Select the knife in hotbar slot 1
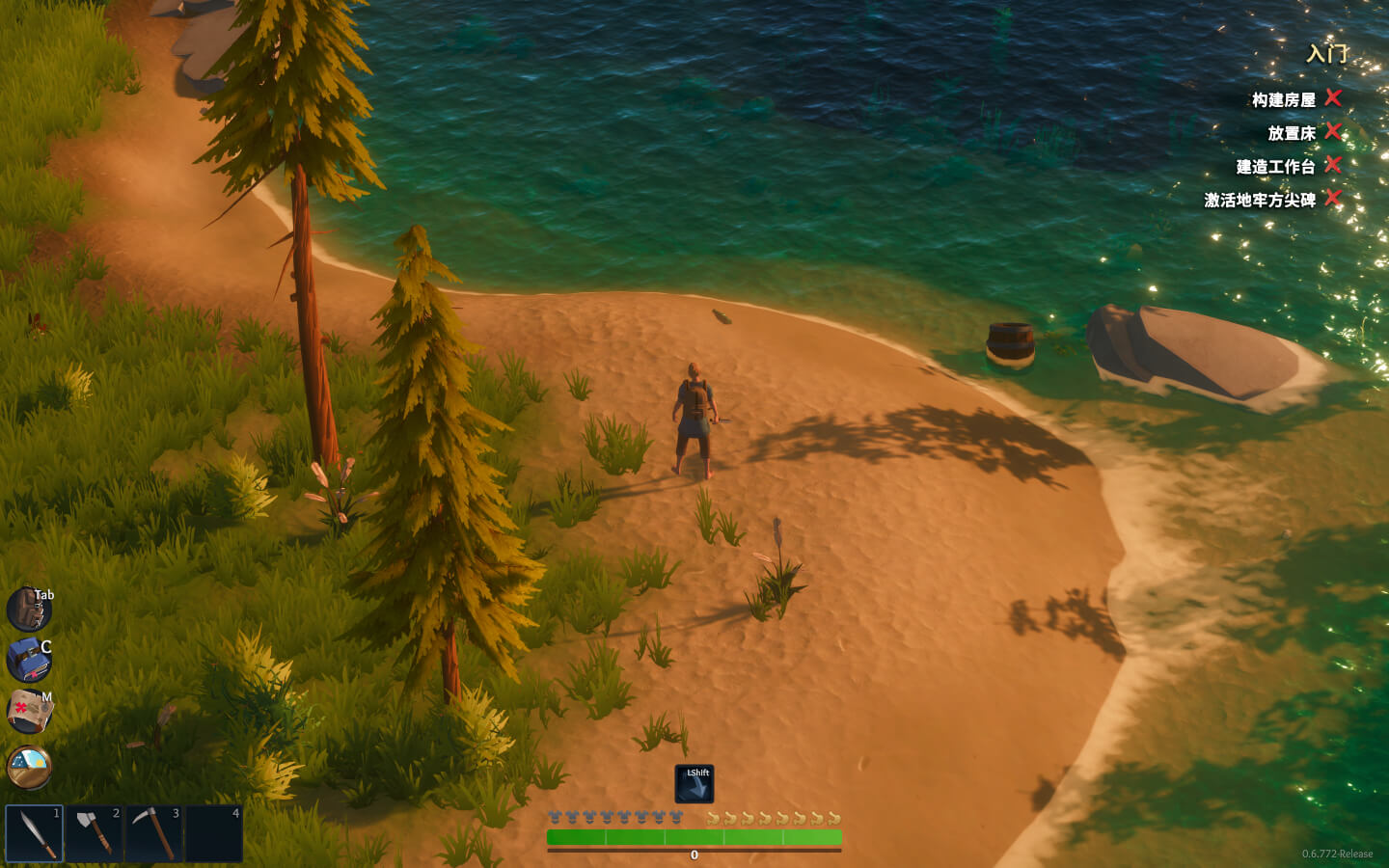The height and width of the screenshot is (868, 1389). (35, 833)
